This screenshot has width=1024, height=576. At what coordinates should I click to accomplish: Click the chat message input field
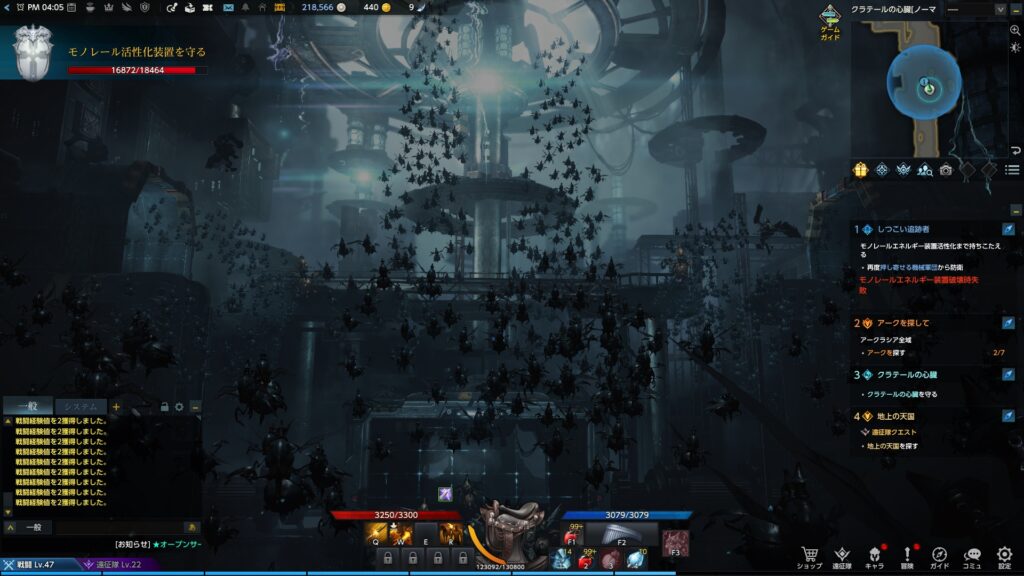(115, 527)
